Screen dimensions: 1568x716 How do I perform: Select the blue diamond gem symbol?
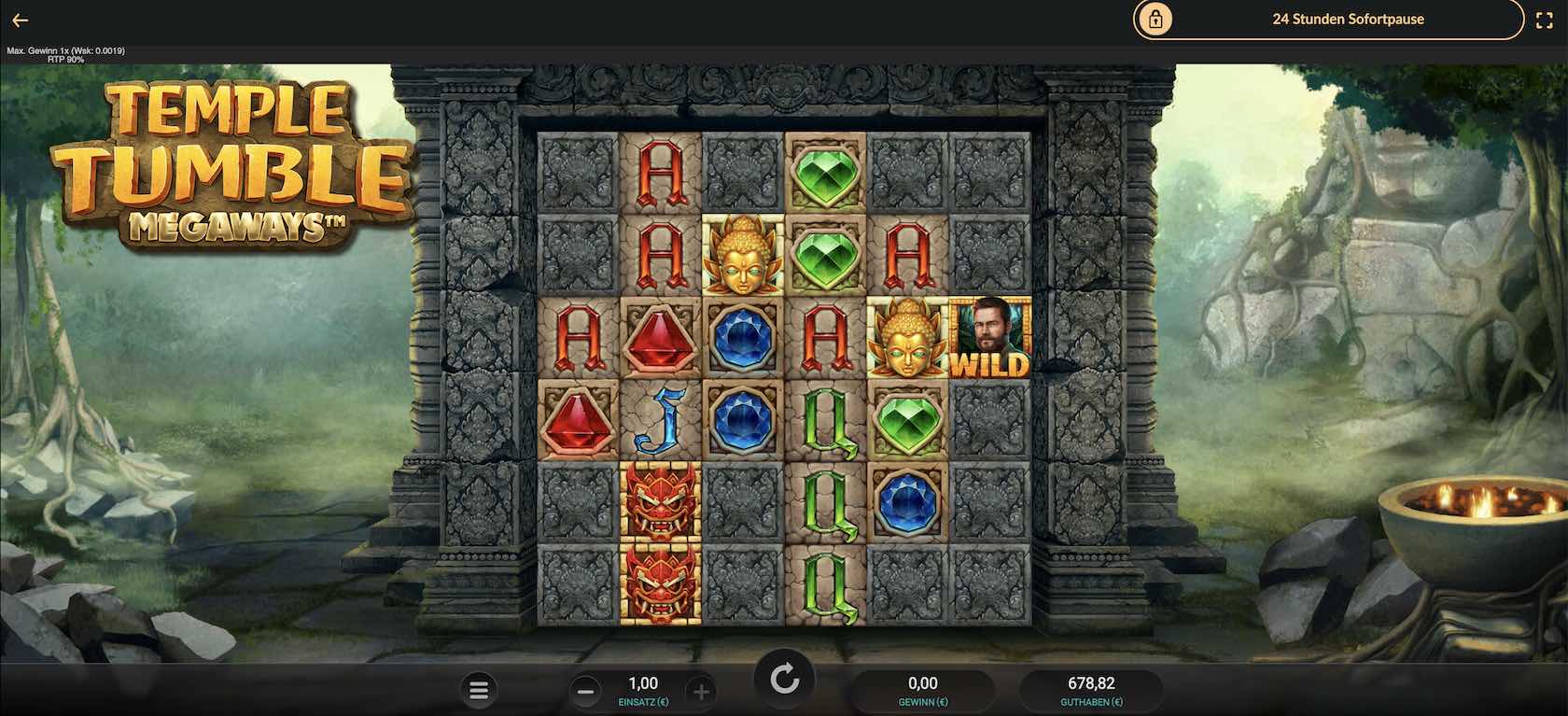(743, 338)
